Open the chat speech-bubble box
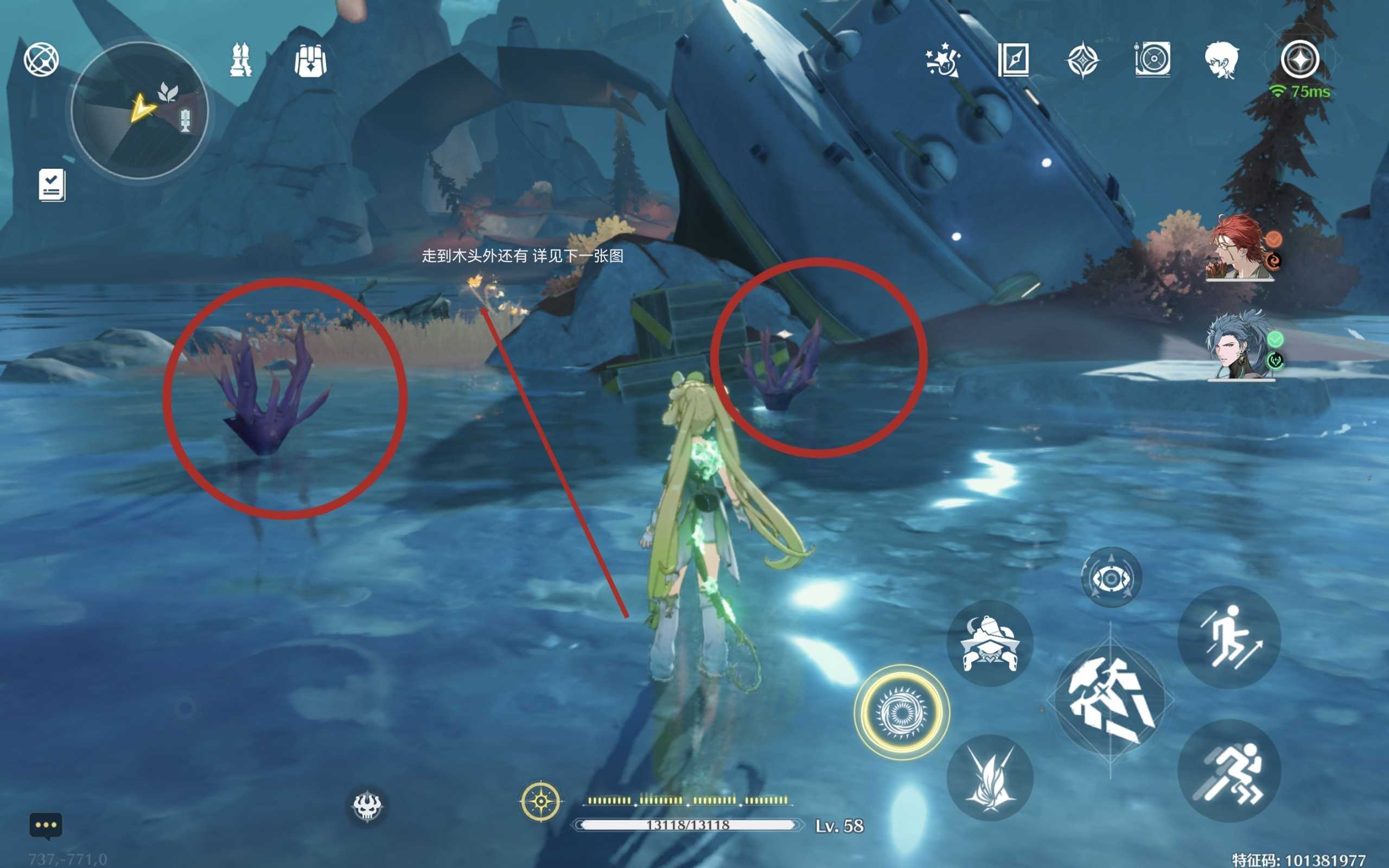This screenshot has height=868, width=1389. 46,826
